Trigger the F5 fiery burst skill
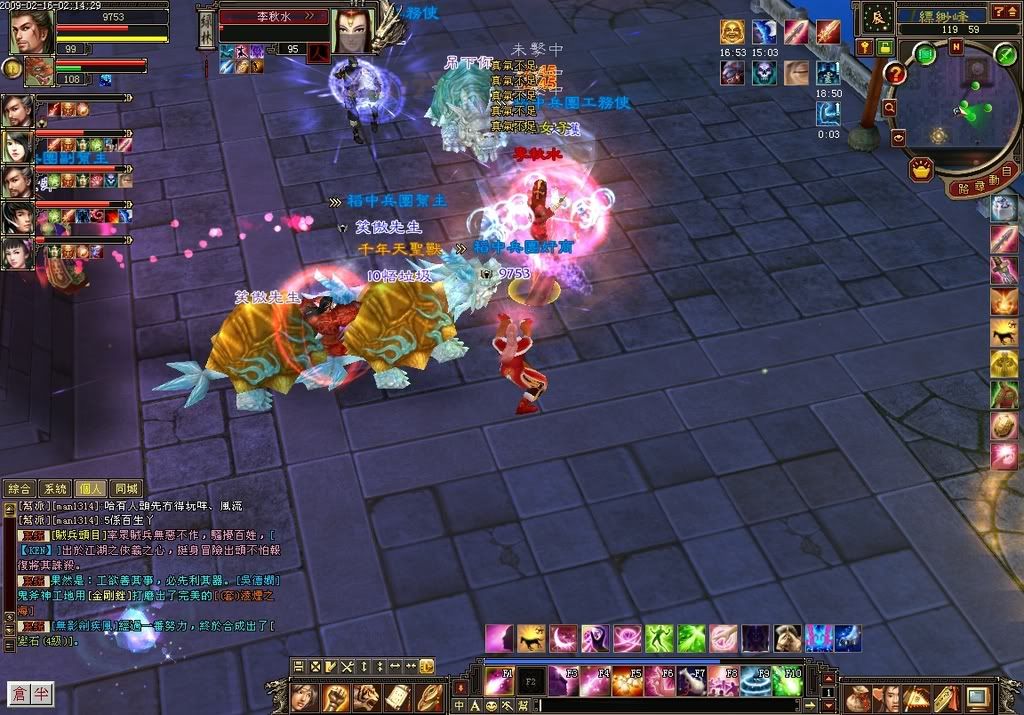The width and height of the screenshot is (1024, 715). 628,681
